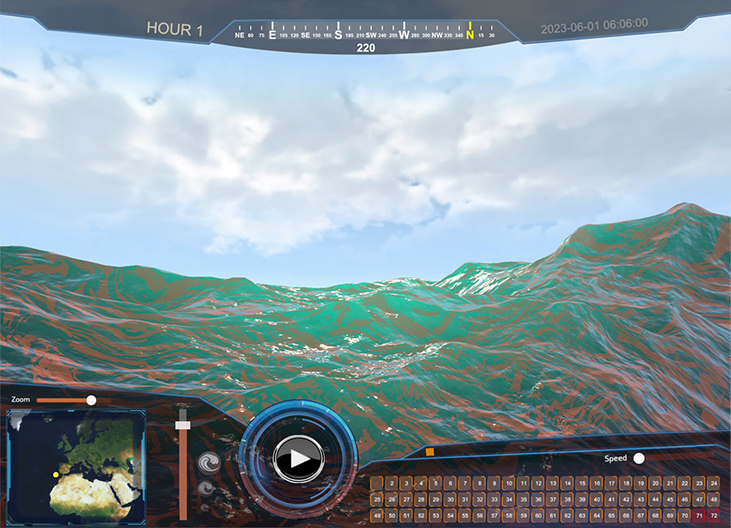The image size is (731, 528).
Task: Click the yellow N on the compass
Action: coord(470,34)
